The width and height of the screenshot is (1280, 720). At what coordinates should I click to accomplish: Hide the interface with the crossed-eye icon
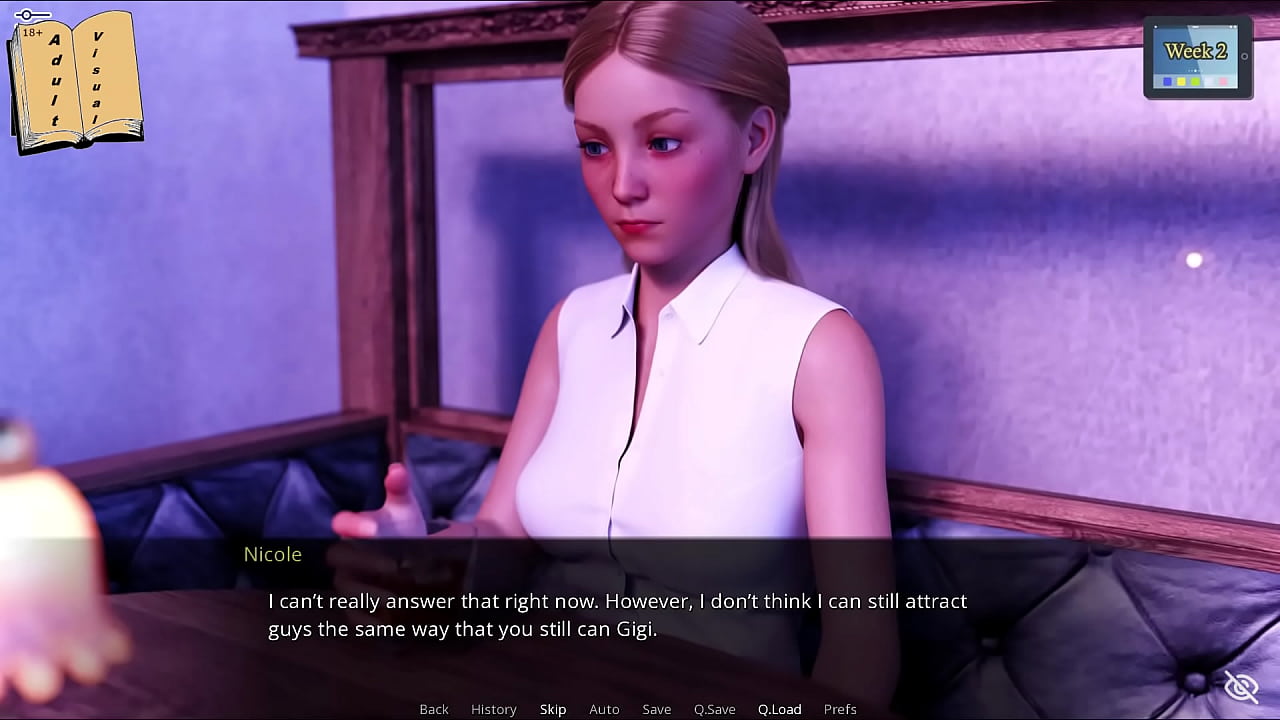1241,687
